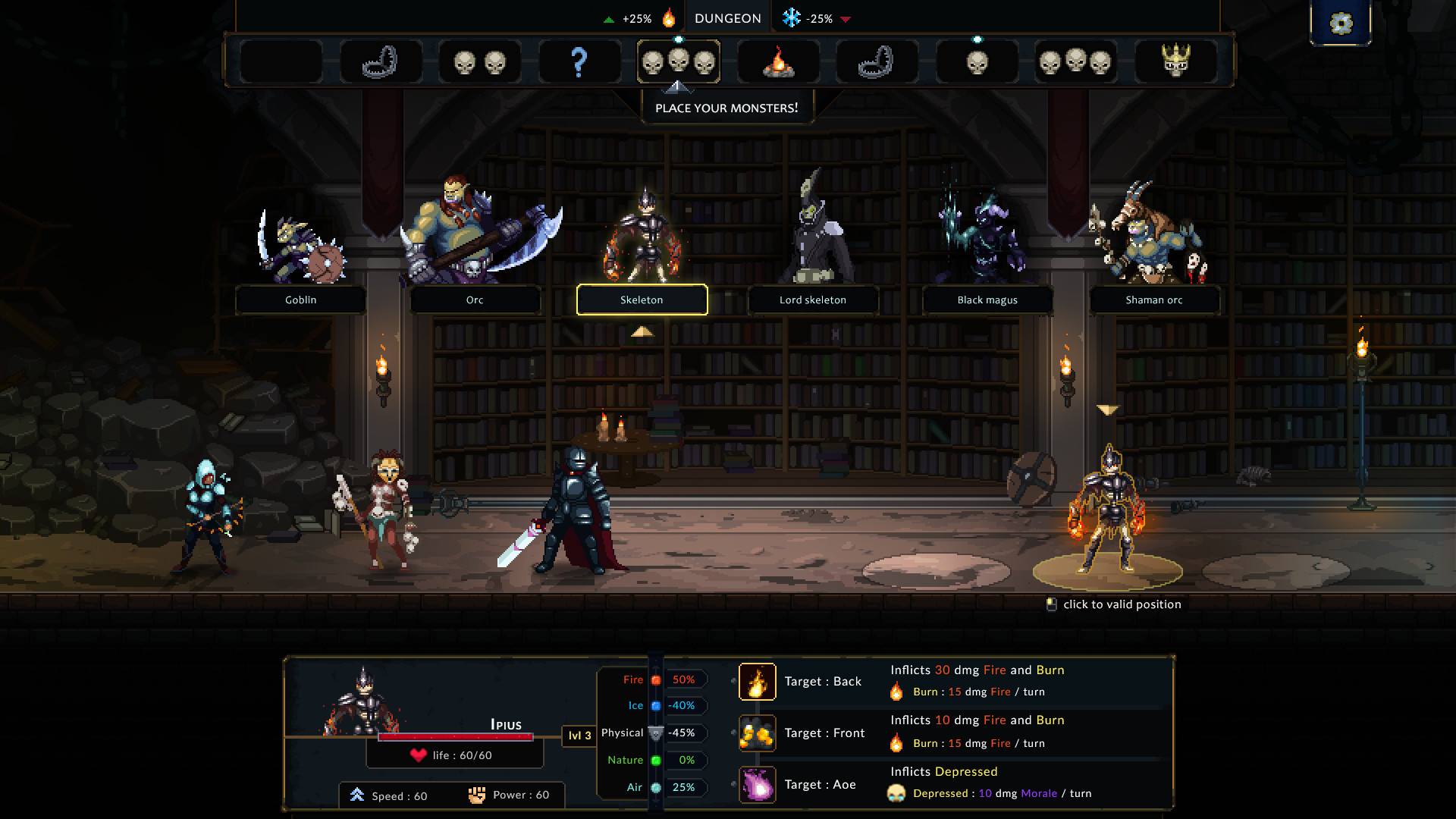Screen dimensions: 1456x819
Task: Pick the Skeleton monster
Action: click(x=642, y=300)
